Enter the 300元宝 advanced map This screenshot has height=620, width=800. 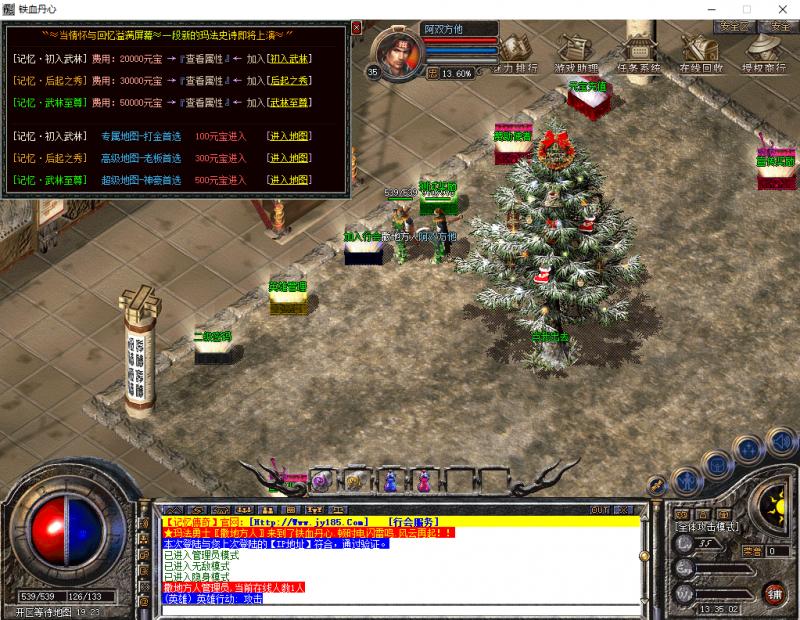click(x=290, y=158)
